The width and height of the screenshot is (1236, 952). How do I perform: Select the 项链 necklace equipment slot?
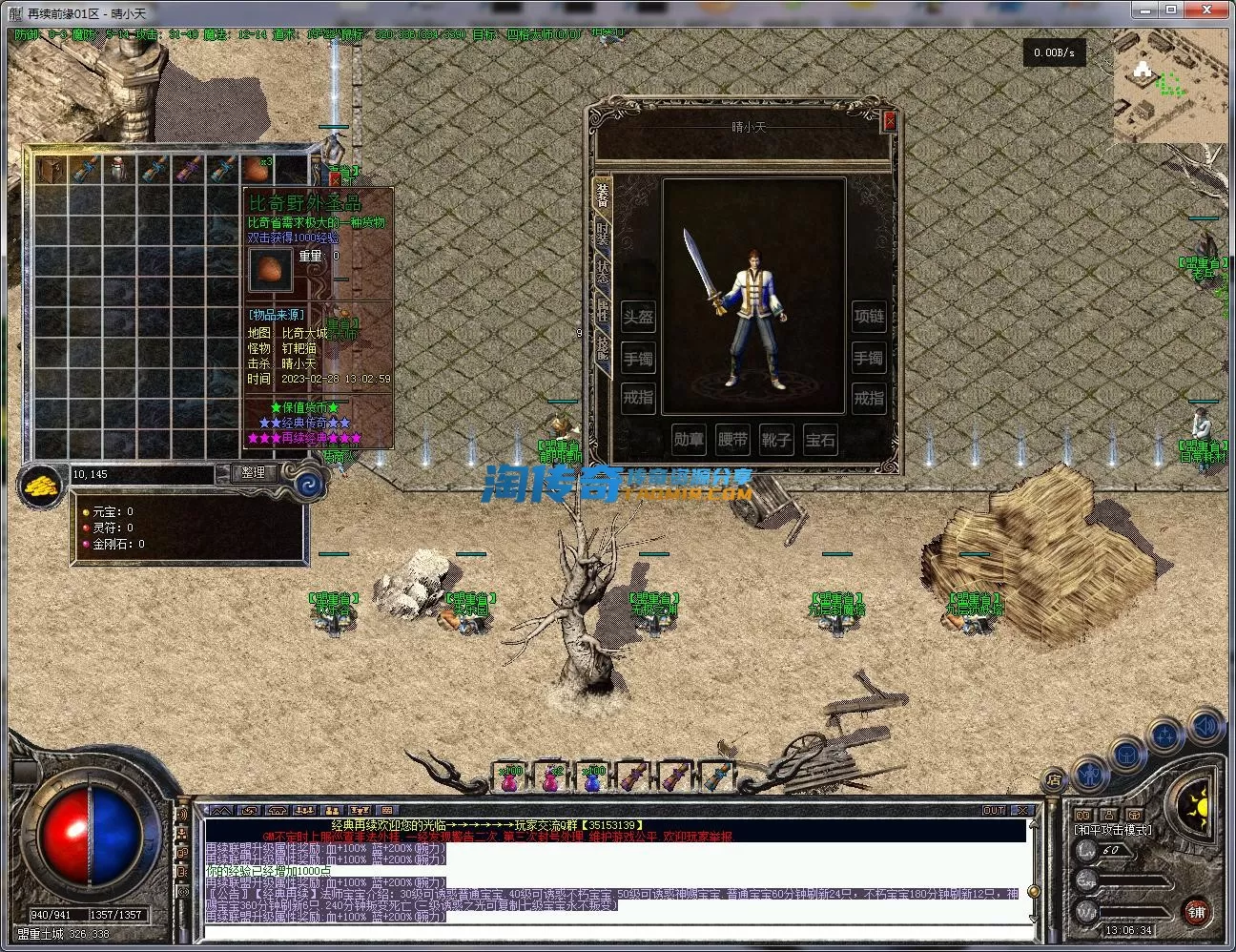coord(868,316)
